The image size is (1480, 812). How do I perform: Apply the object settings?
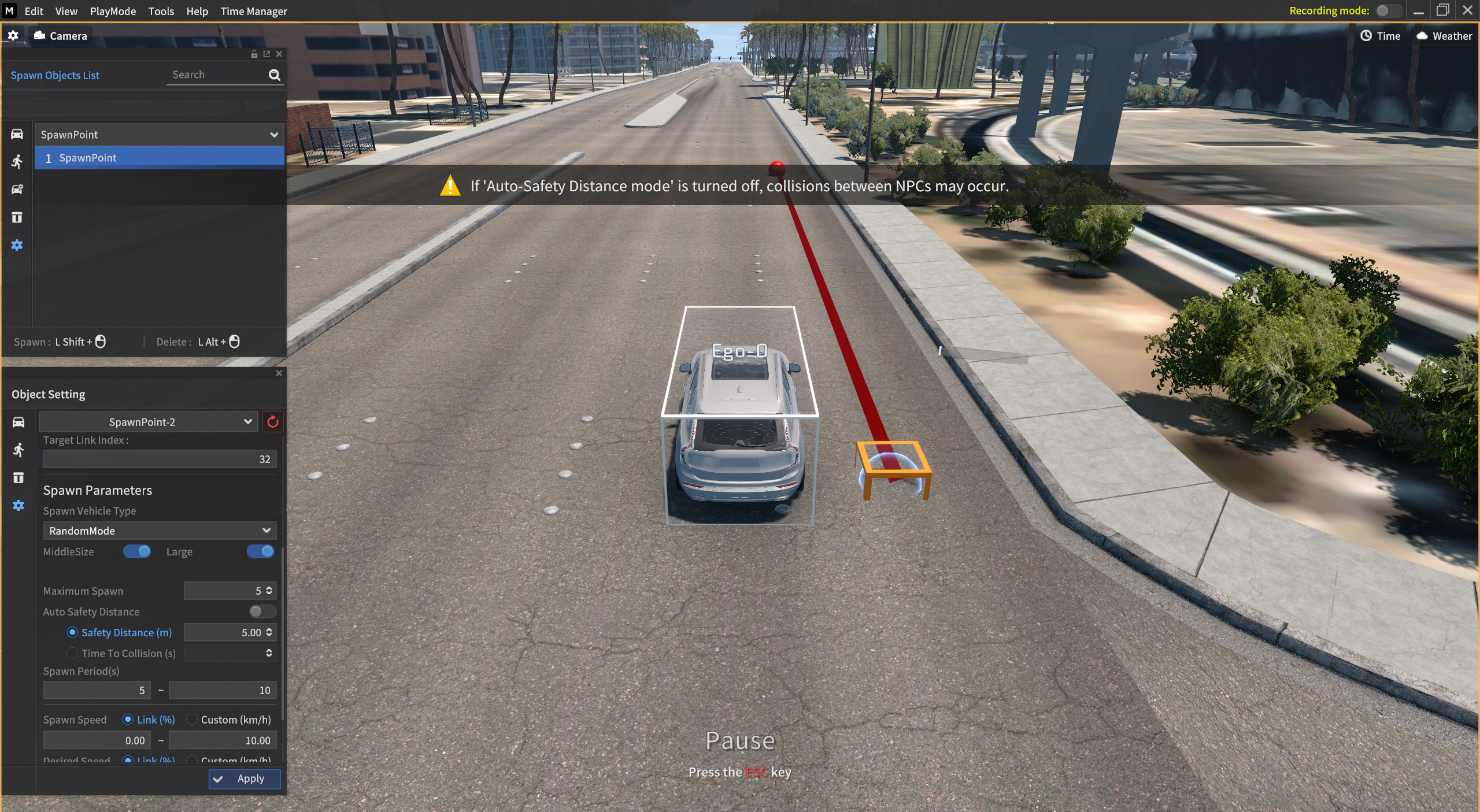pos(245,778)
